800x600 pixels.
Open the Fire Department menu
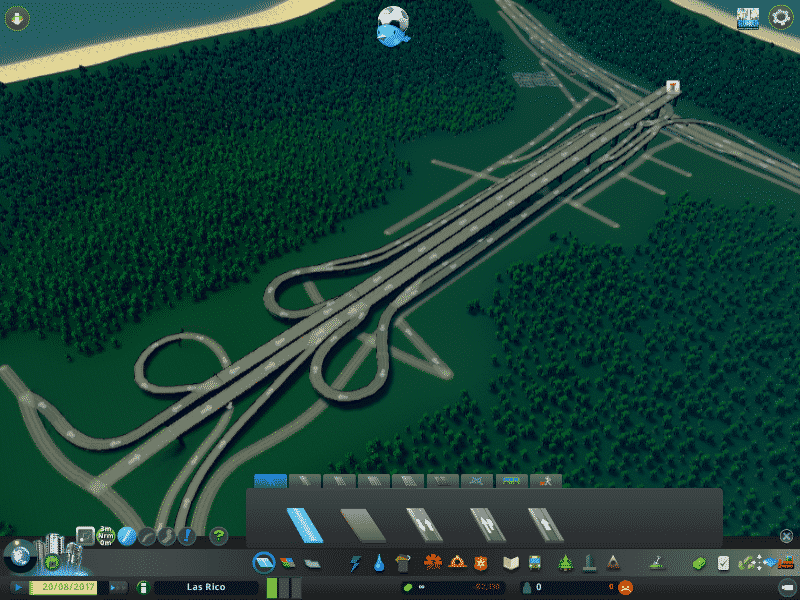click(x=457, y=563)
